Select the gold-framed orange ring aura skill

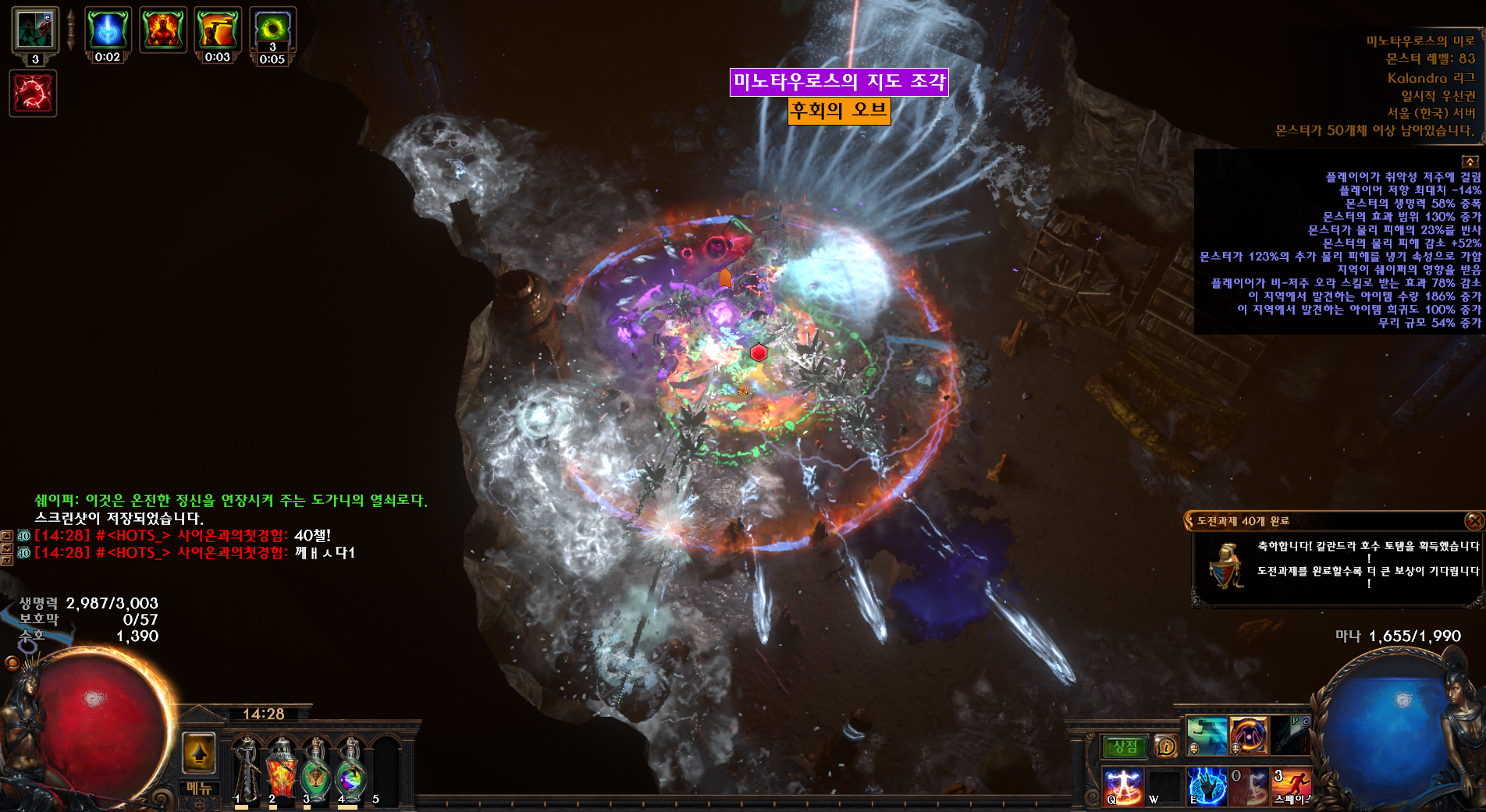[1249, 736]
